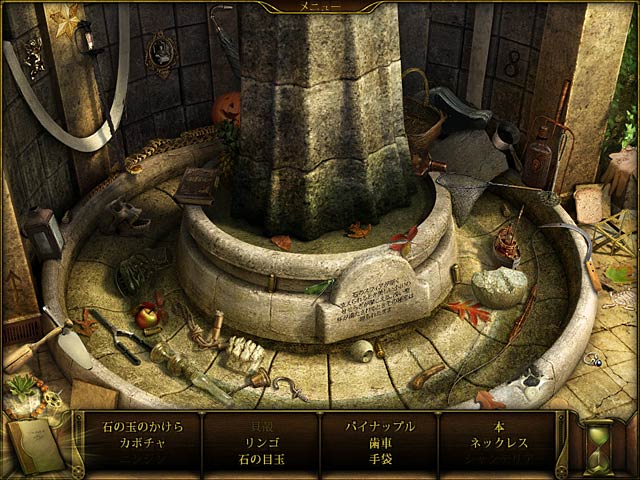Open the メニュー menu at top
This screenshot has height=480, width=640.
point(319,6)
